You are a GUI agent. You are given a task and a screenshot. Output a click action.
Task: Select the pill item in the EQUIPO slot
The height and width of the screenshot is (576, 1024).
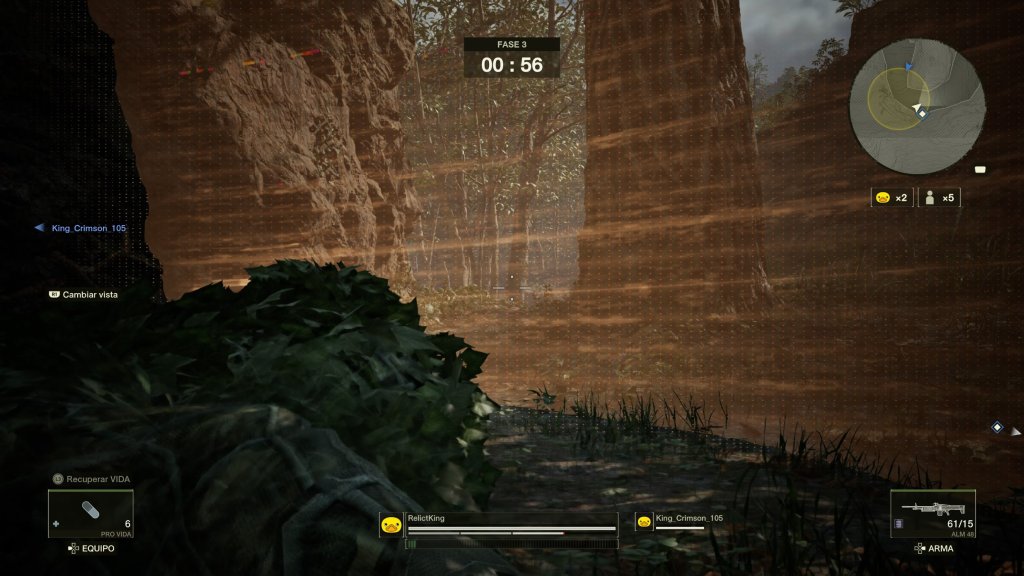[90, 512]
